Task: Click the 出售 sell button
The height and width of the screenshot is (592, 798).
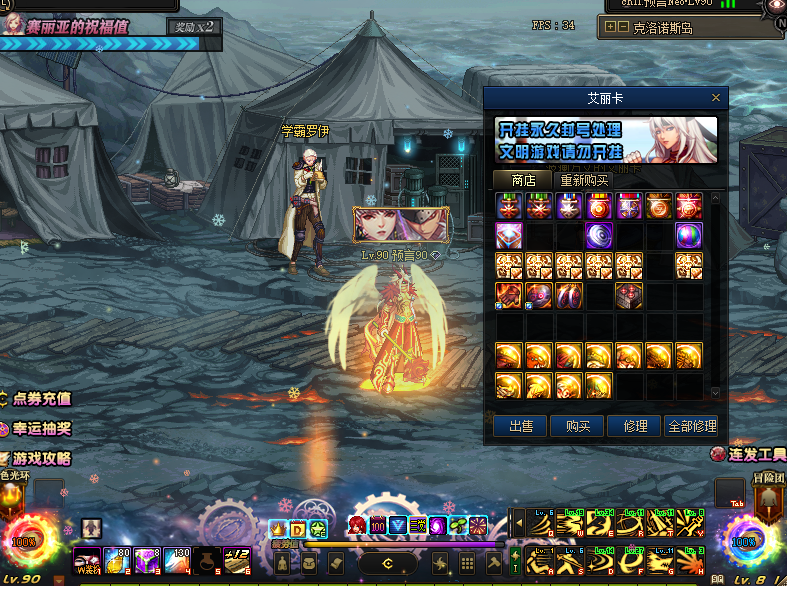Action: (520, 426)
